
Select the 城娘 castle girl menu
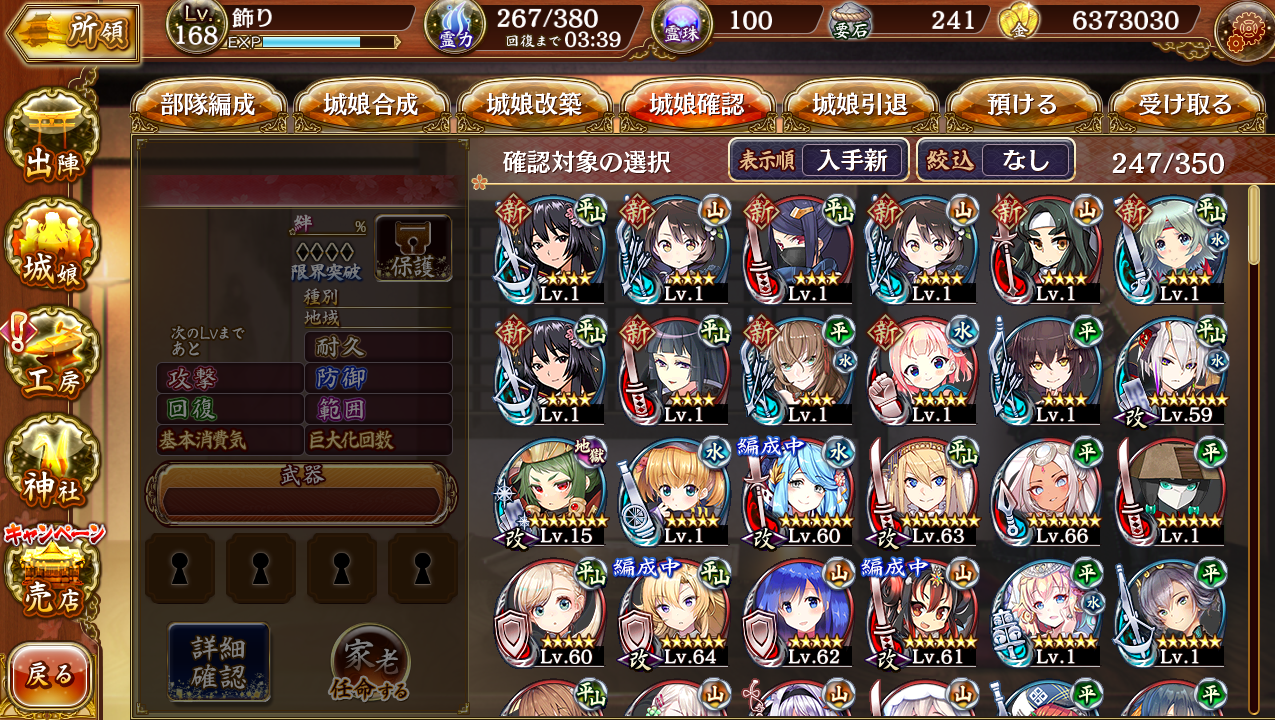(x=52, y=250)
